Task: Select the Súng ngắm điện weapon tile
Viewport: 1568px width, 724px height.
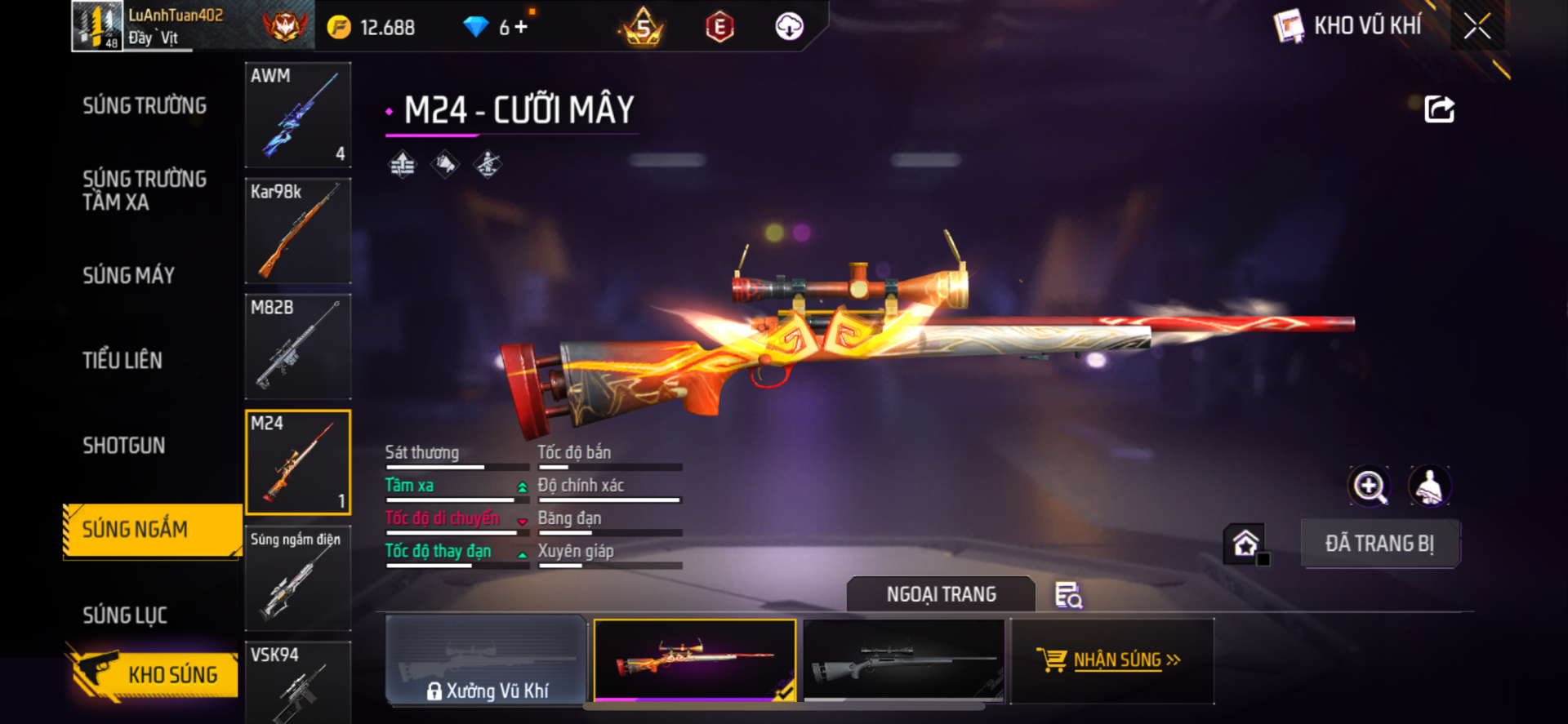Action: pyautogui.click(x=298, y=579)
